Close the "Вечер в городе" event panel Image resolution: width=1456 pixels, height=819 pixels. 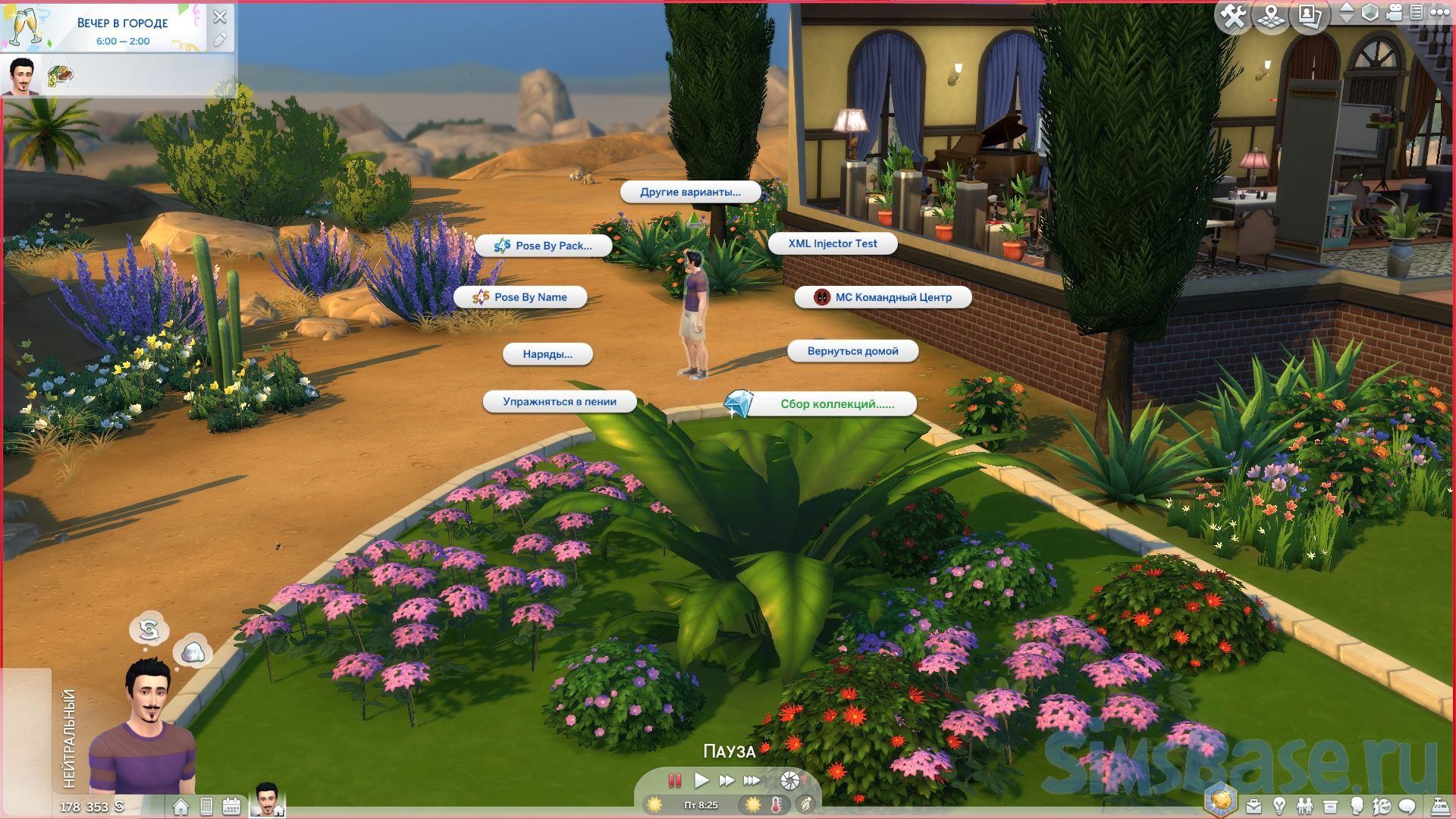pyautogui.click(x=220, y=17)
